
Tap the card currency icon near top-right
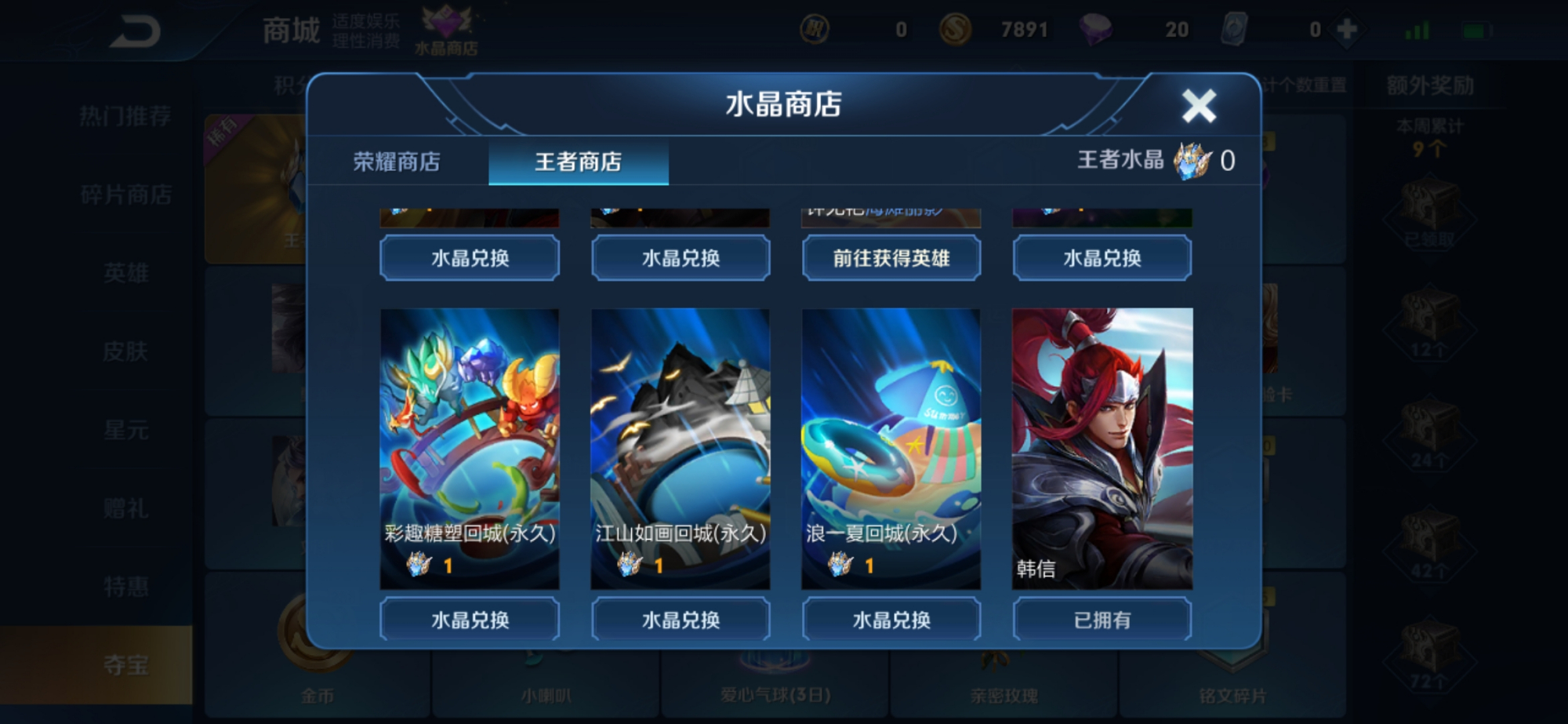(1232, 28)
